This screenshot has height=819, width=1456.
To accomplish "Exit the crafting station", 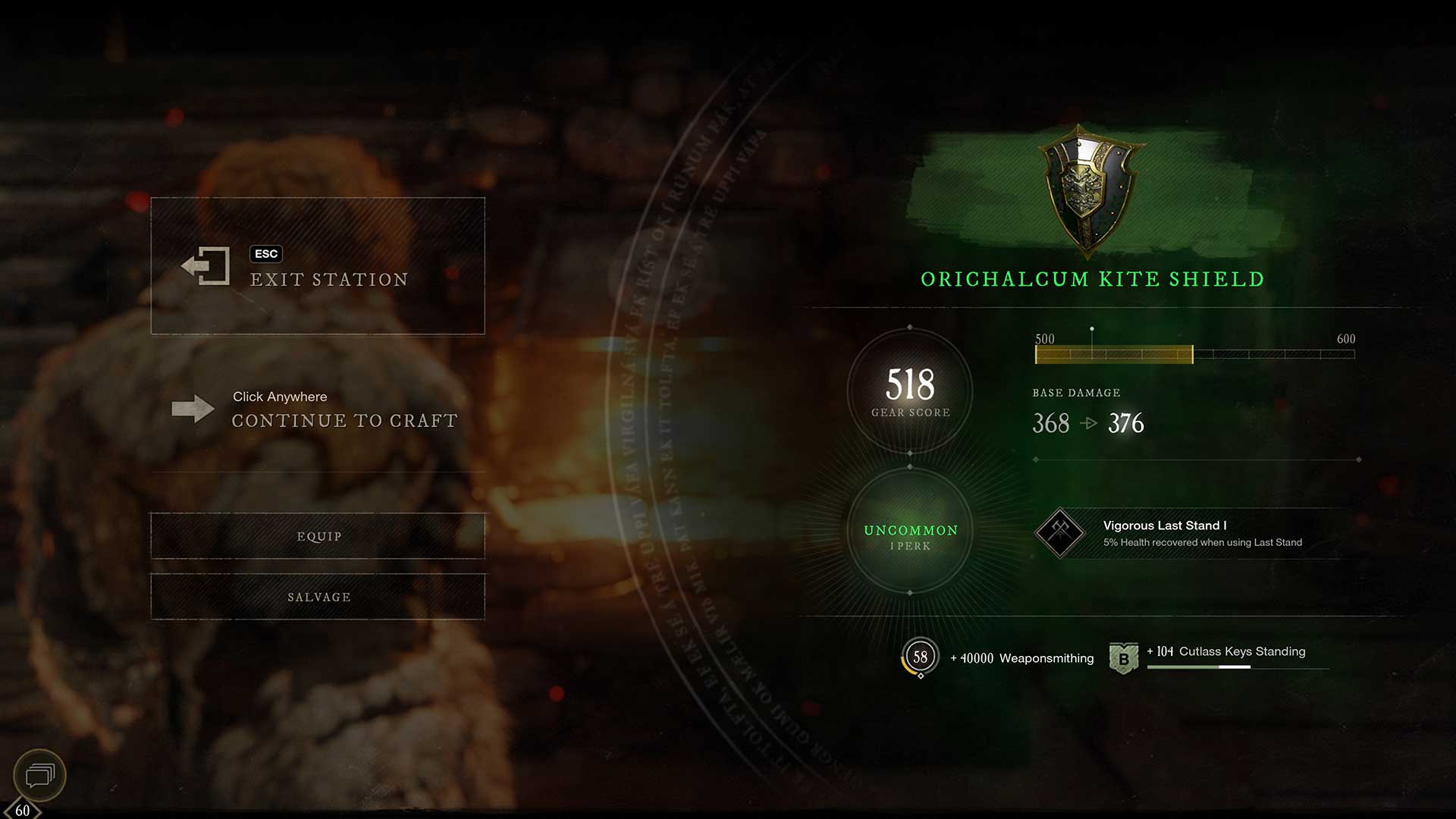I will pos(317,266).
